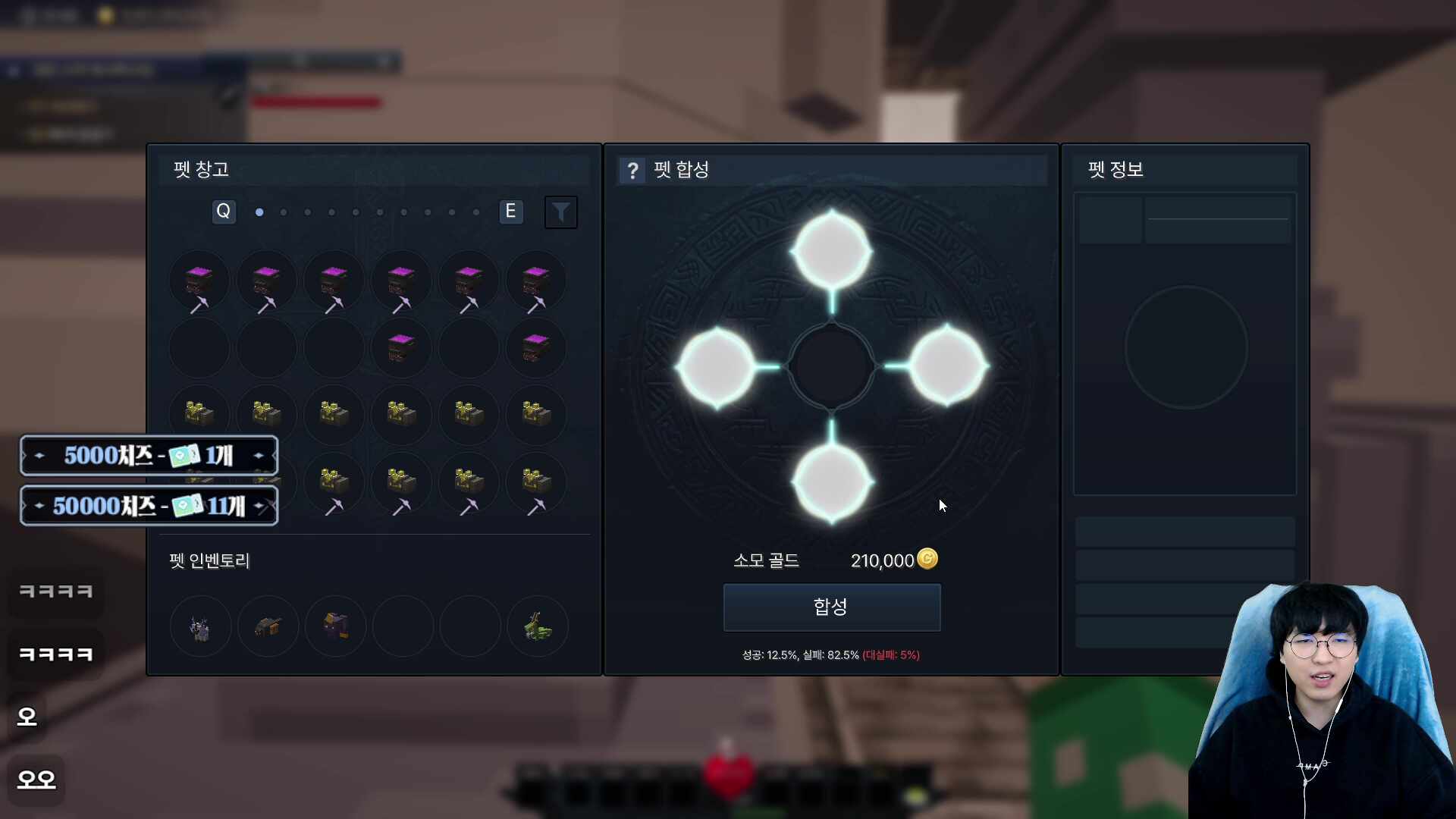
Task: Open the filter icon in 펫 창고
Action: coord(560,212)
